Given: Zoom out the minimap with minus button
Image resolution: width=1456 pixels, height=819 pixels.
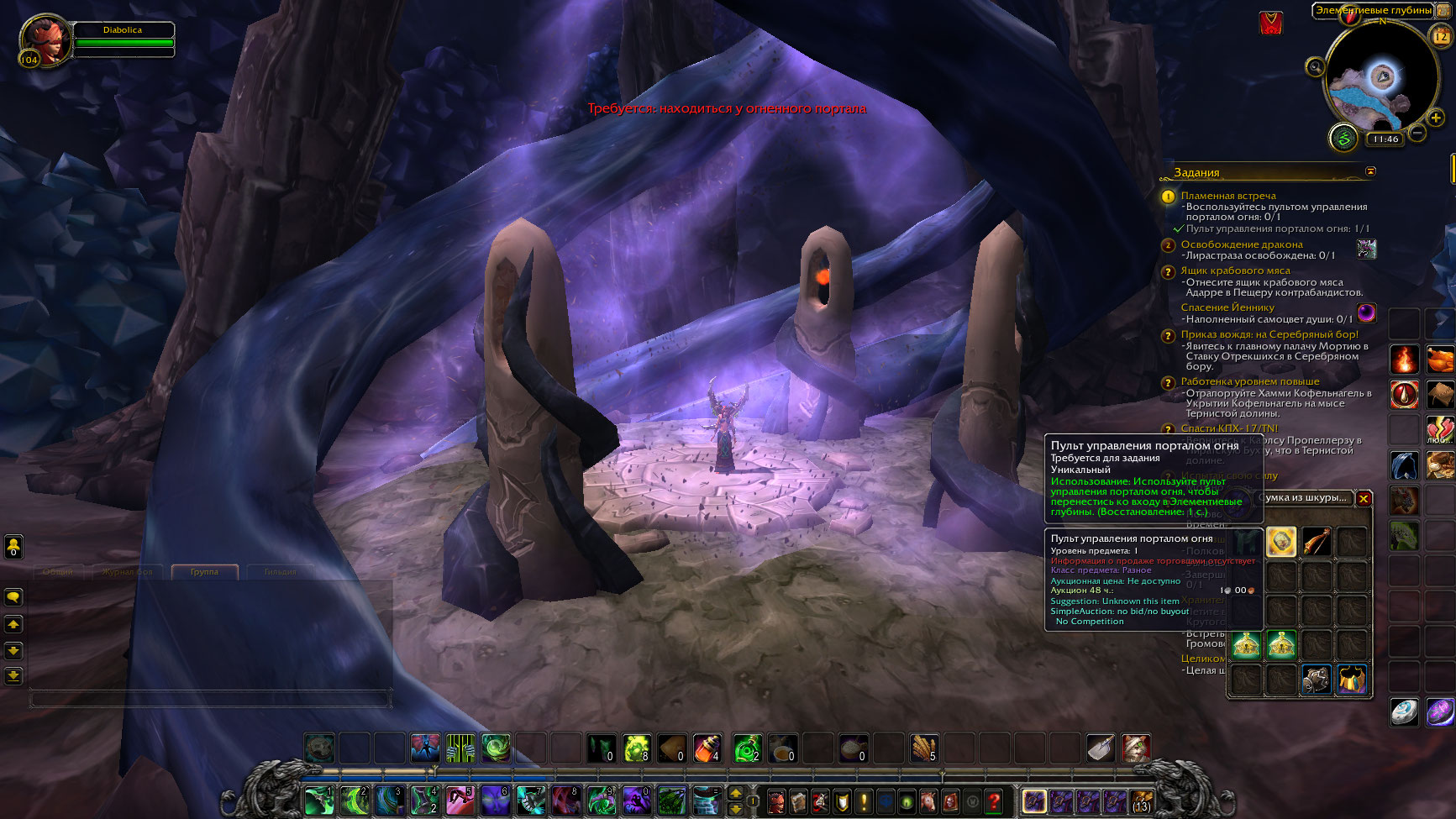Looking at the screenshot, I should pos(1417,133).
